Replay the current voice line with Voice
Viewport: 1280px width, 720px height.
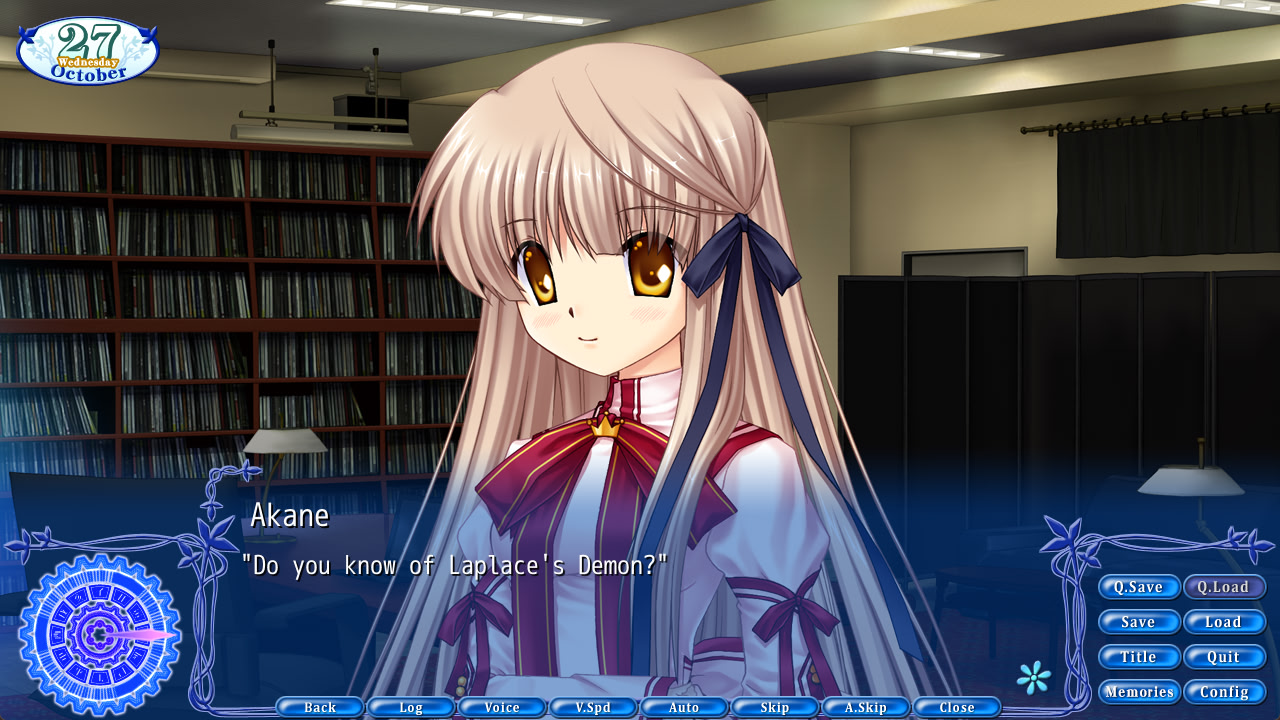point(501,706)
